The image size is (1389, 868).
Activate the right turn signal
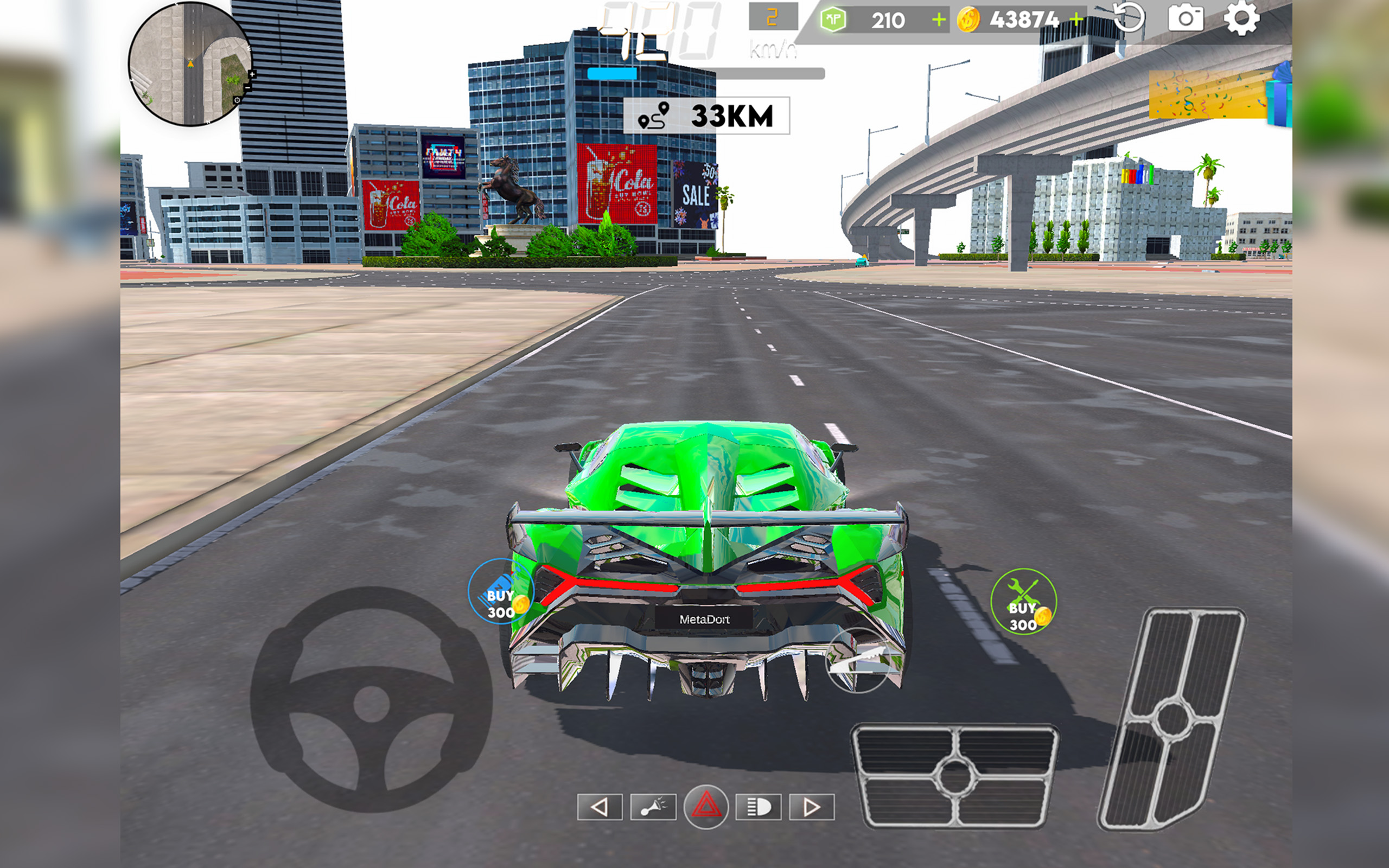pyautogui.click(x=811, y=806)
